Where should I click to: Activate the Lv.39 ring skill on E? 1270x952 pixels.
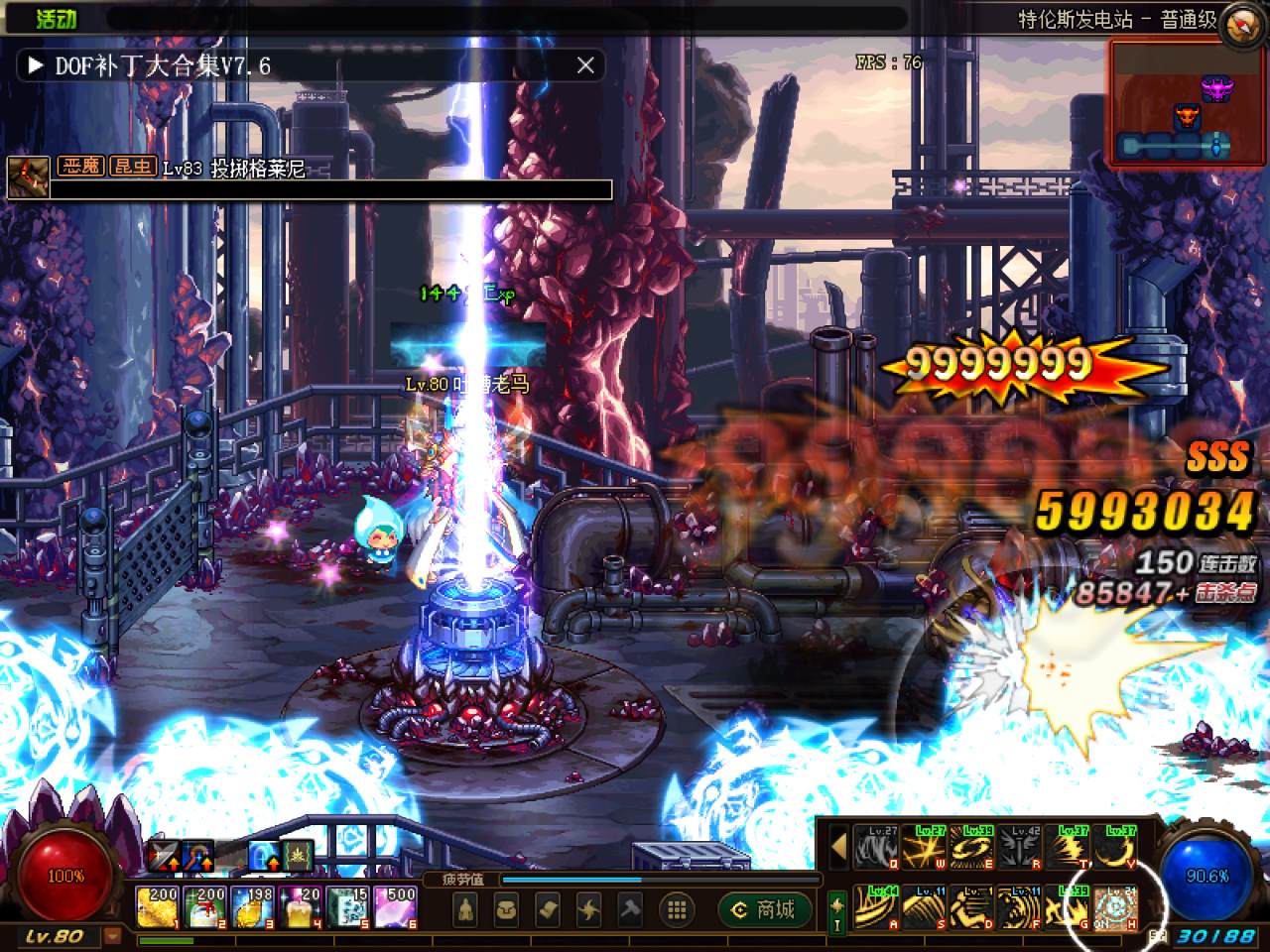972,847
